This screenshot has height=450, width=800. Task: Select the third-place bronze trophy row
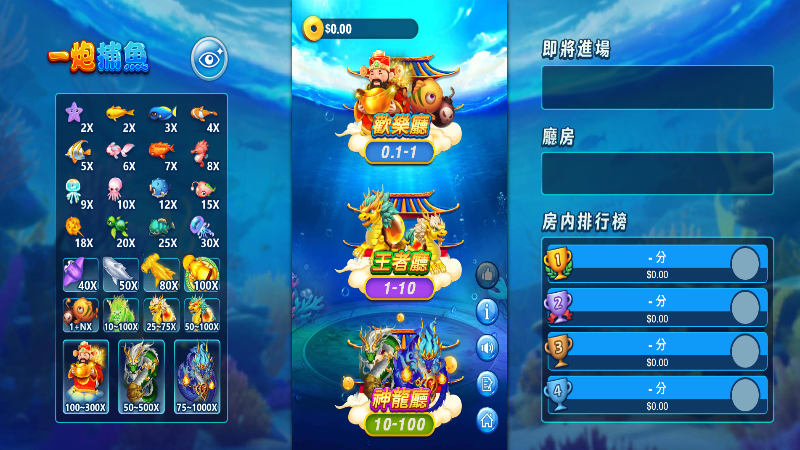pos(655,351)
